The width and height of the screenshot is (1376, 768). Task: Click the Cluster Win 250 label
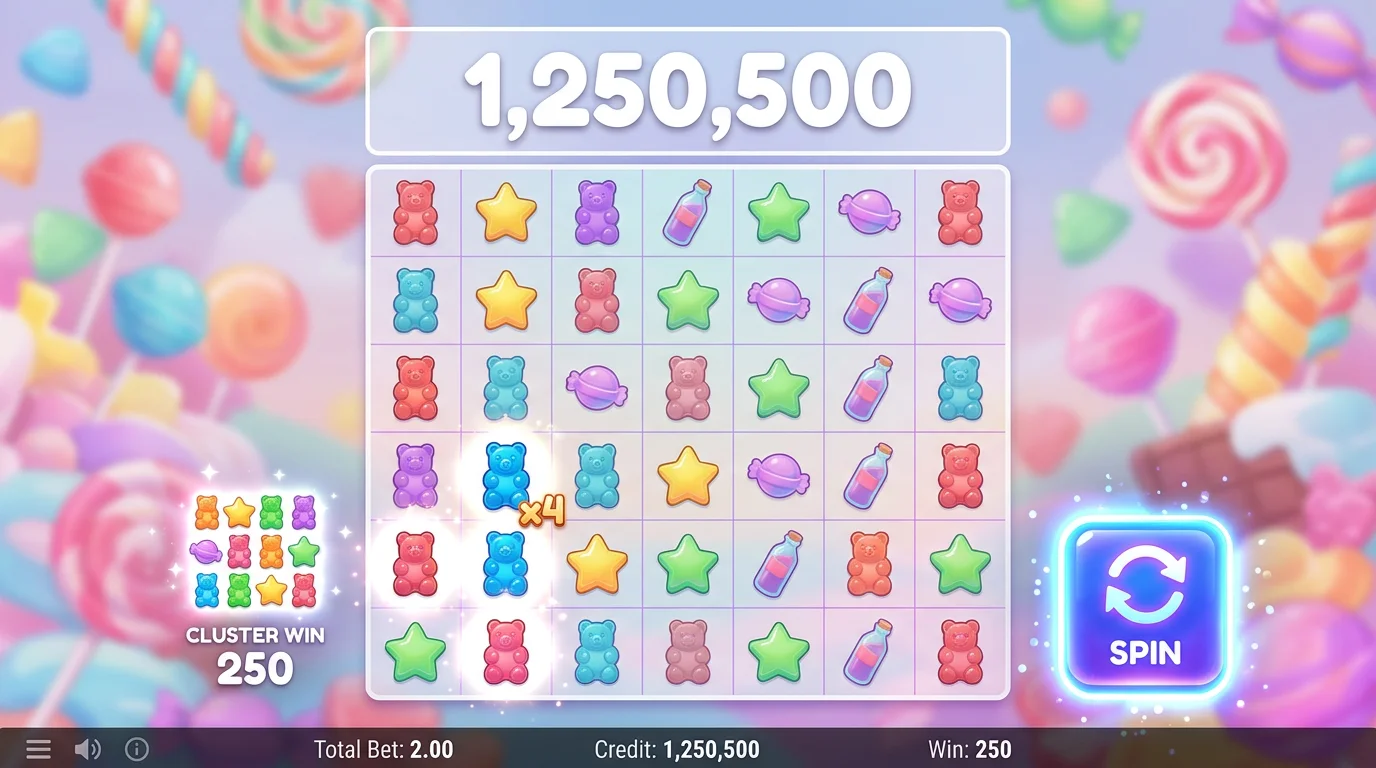(255, 650)
